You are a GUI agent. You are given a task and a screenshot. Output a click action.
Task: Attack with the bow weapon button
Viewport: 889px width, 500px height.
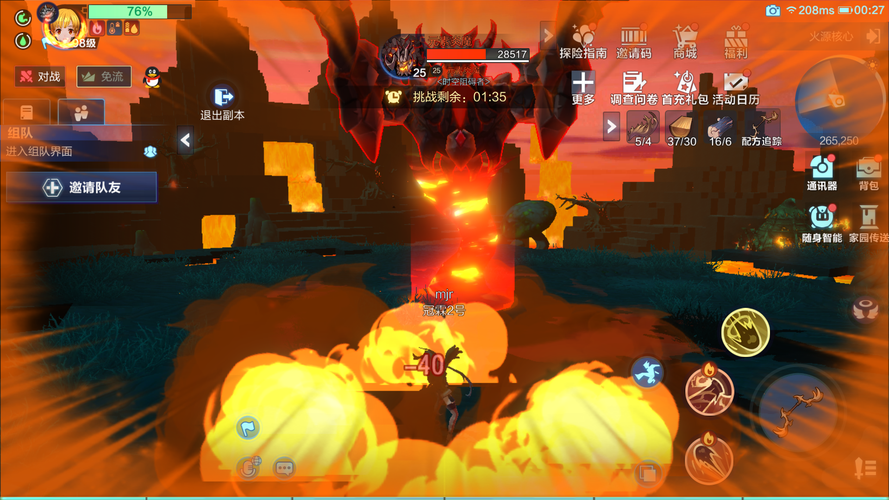tap(798, 407)
